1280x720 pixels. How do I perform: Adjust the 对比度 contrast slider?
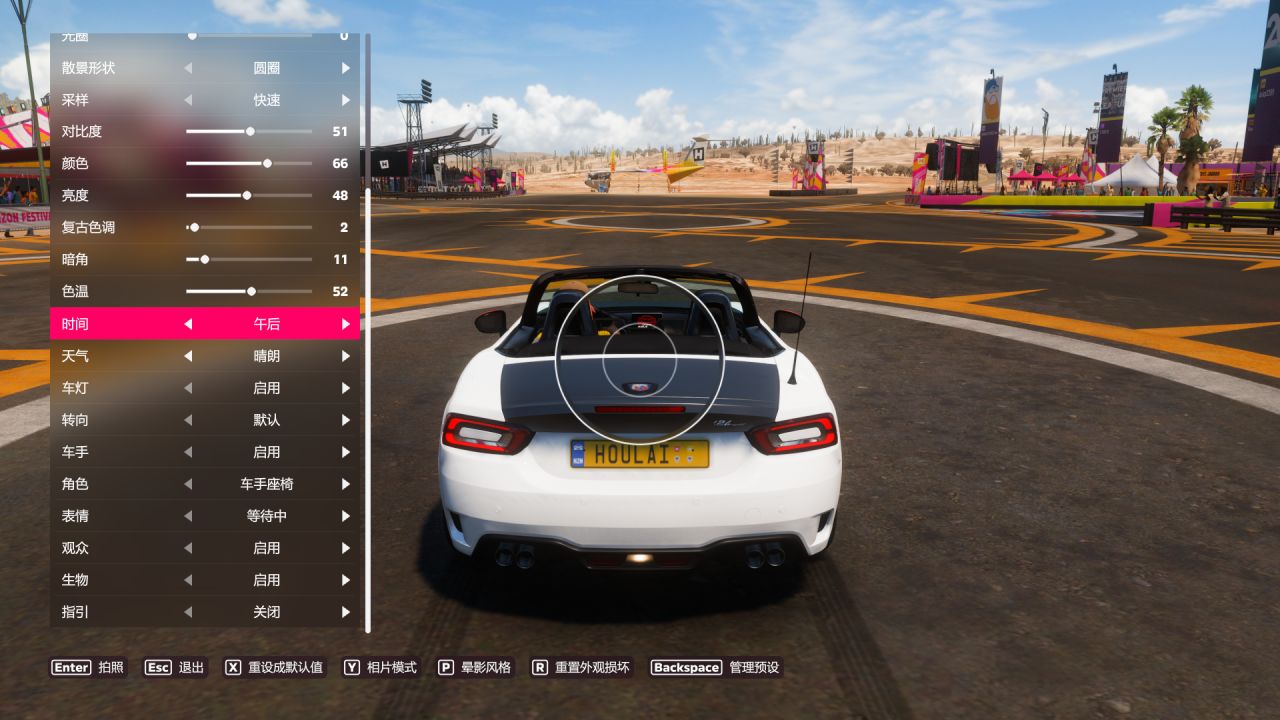(x=250, y=131)
